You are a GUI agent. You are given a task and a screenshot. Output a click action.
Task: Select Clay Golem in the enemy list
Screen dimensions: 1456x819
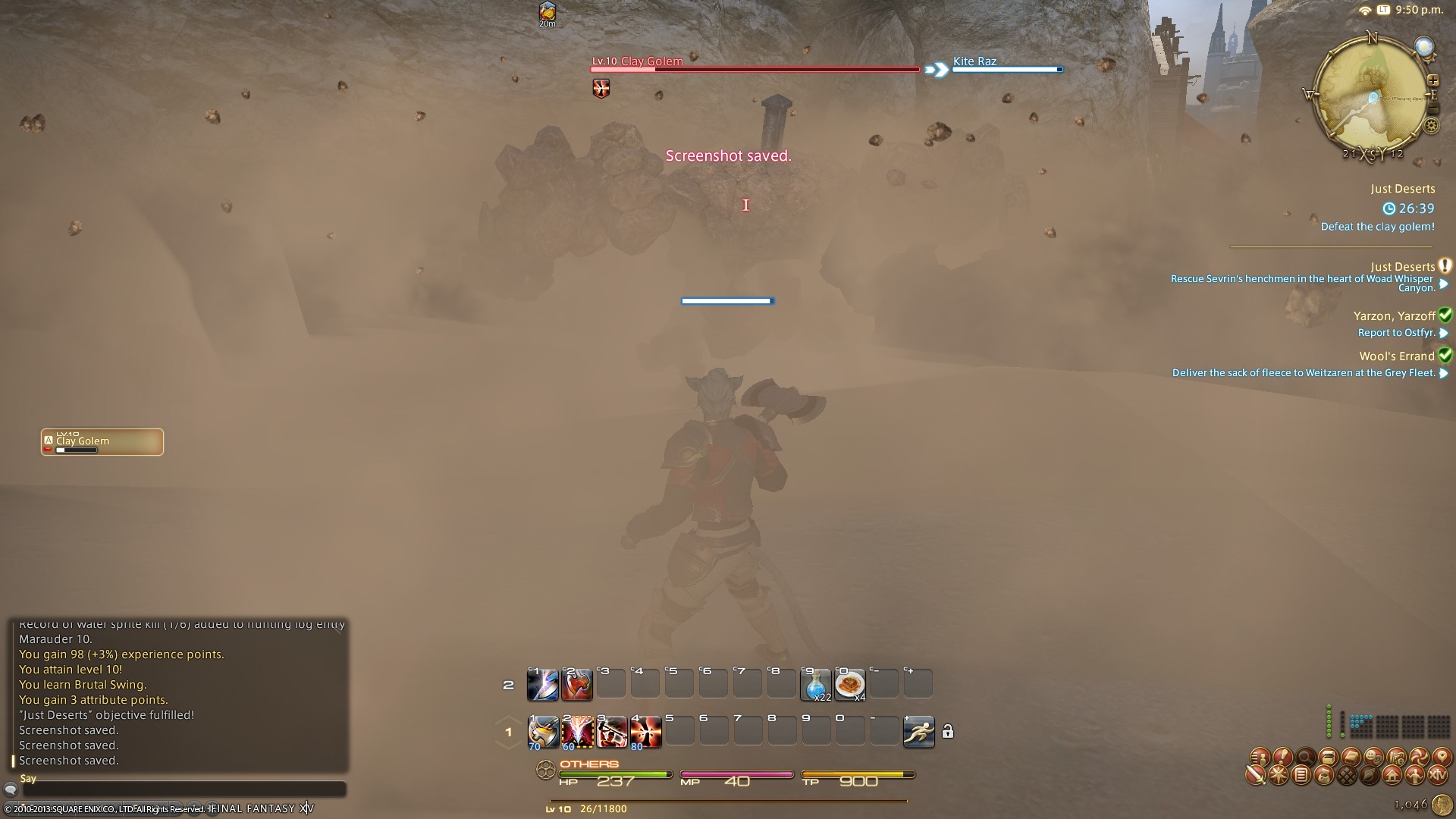[102, 442]
